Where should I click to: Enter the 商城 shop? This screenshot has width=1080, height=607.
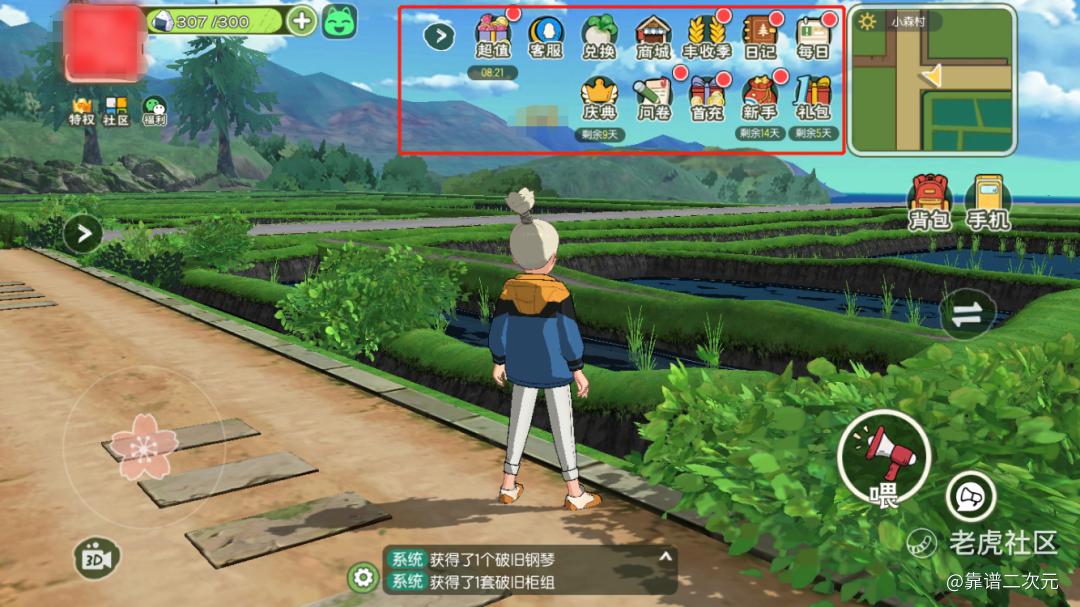[653, 37]
